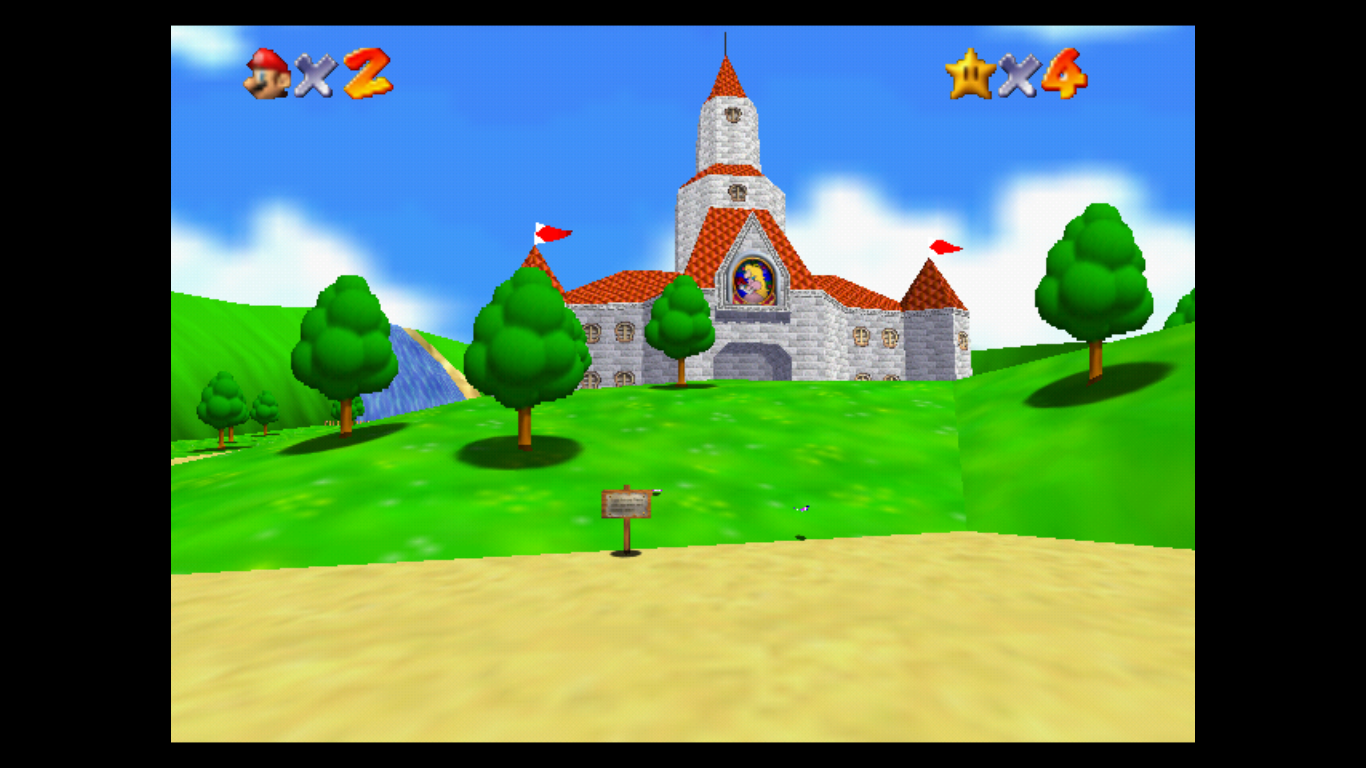This screenshot has height=768, width=1366.
Task: Click the red flag on the left turret
Action: click(x=549, y=231)
